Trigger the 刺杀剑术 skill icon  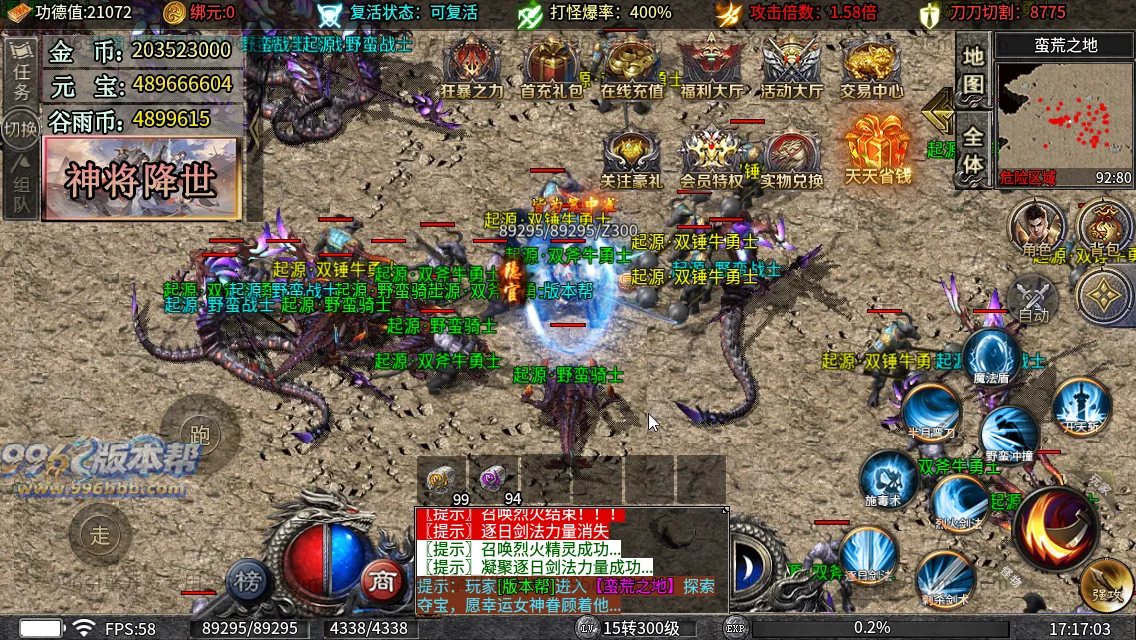pos(946,579)
